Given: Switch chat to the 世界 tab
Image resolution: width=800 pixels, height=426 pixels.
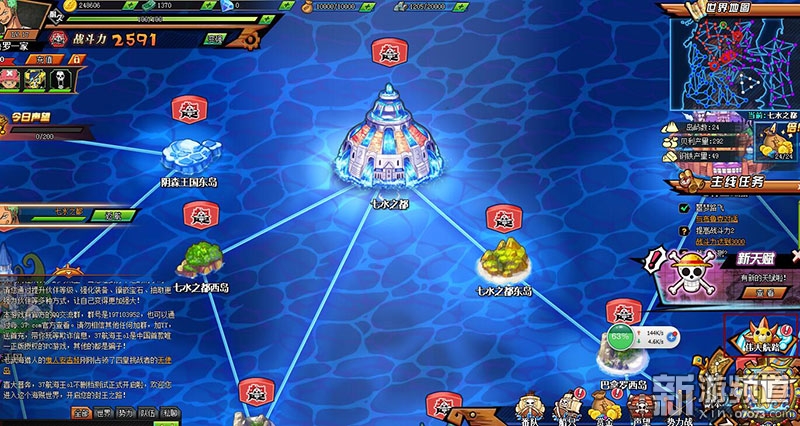Looking at the screenshot, I should point(106,412).
